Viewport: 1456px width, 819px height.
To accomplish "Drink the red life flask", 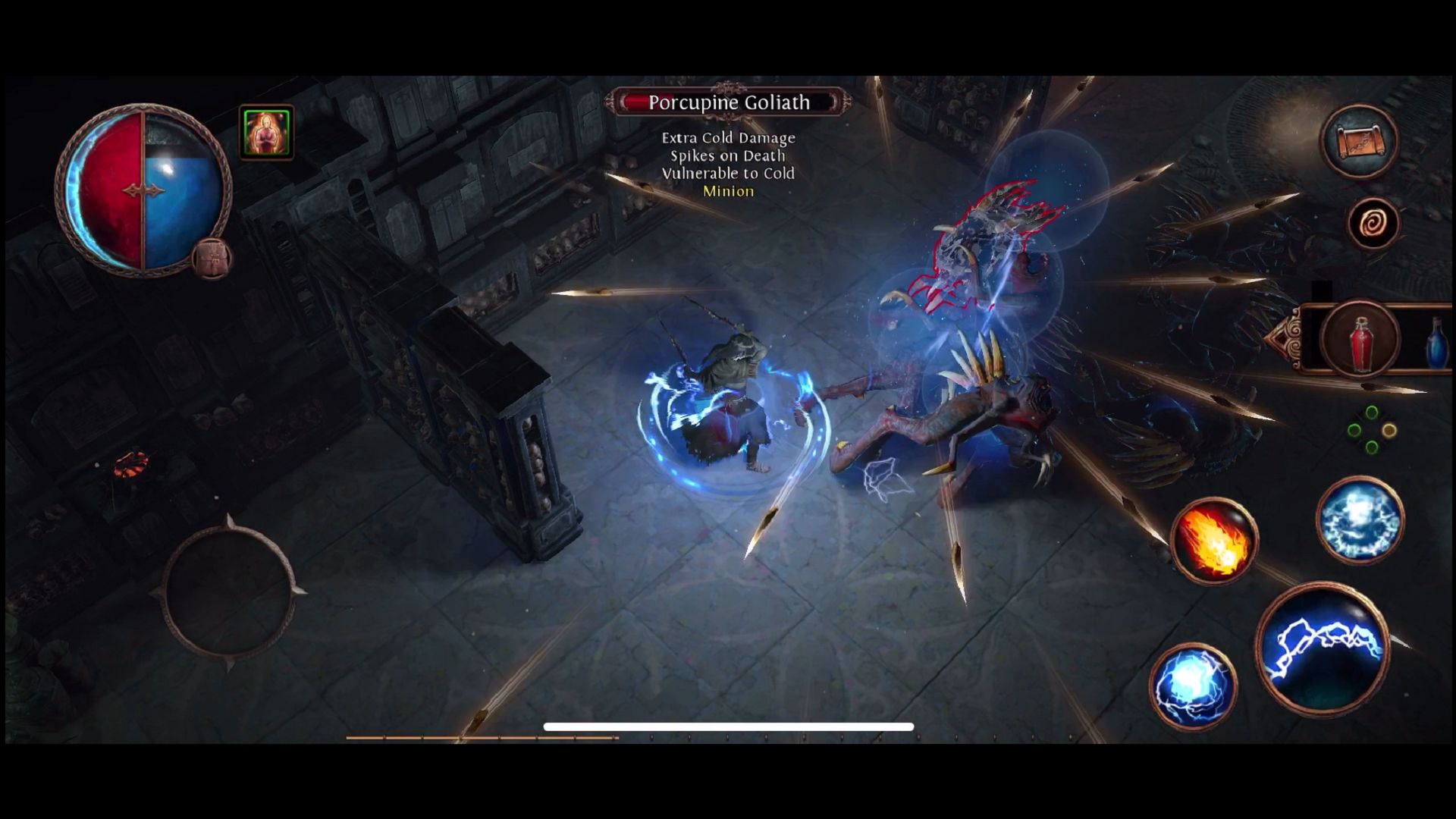I will coord(1360,339).
